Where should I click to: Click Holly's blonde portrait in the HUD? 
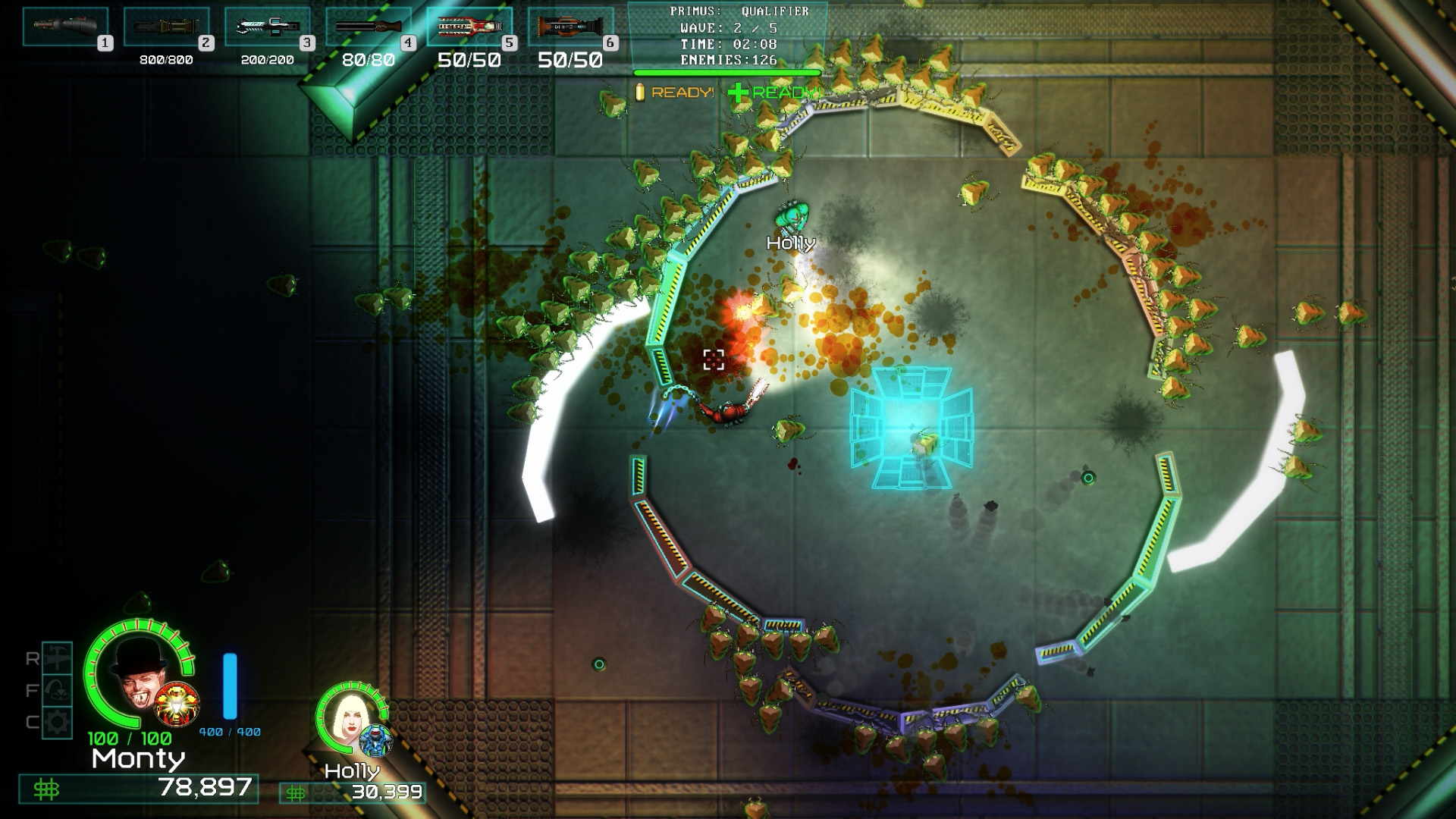[350, 717]
